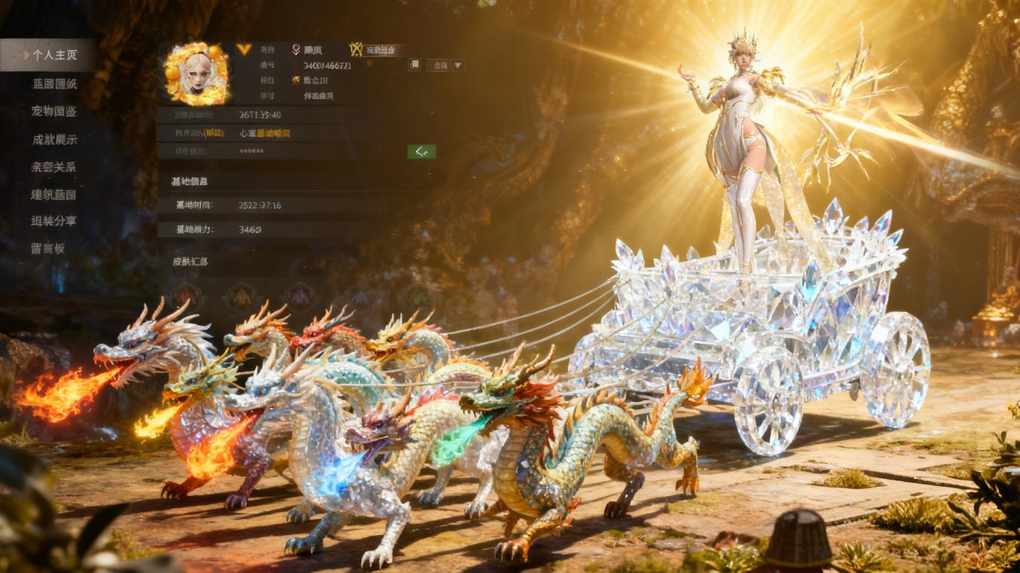The width and height of the screenshot is (1020, 573).
Task: Switch to the 宠物图鉴 pet gallery tab
Action: pos(54,111)
